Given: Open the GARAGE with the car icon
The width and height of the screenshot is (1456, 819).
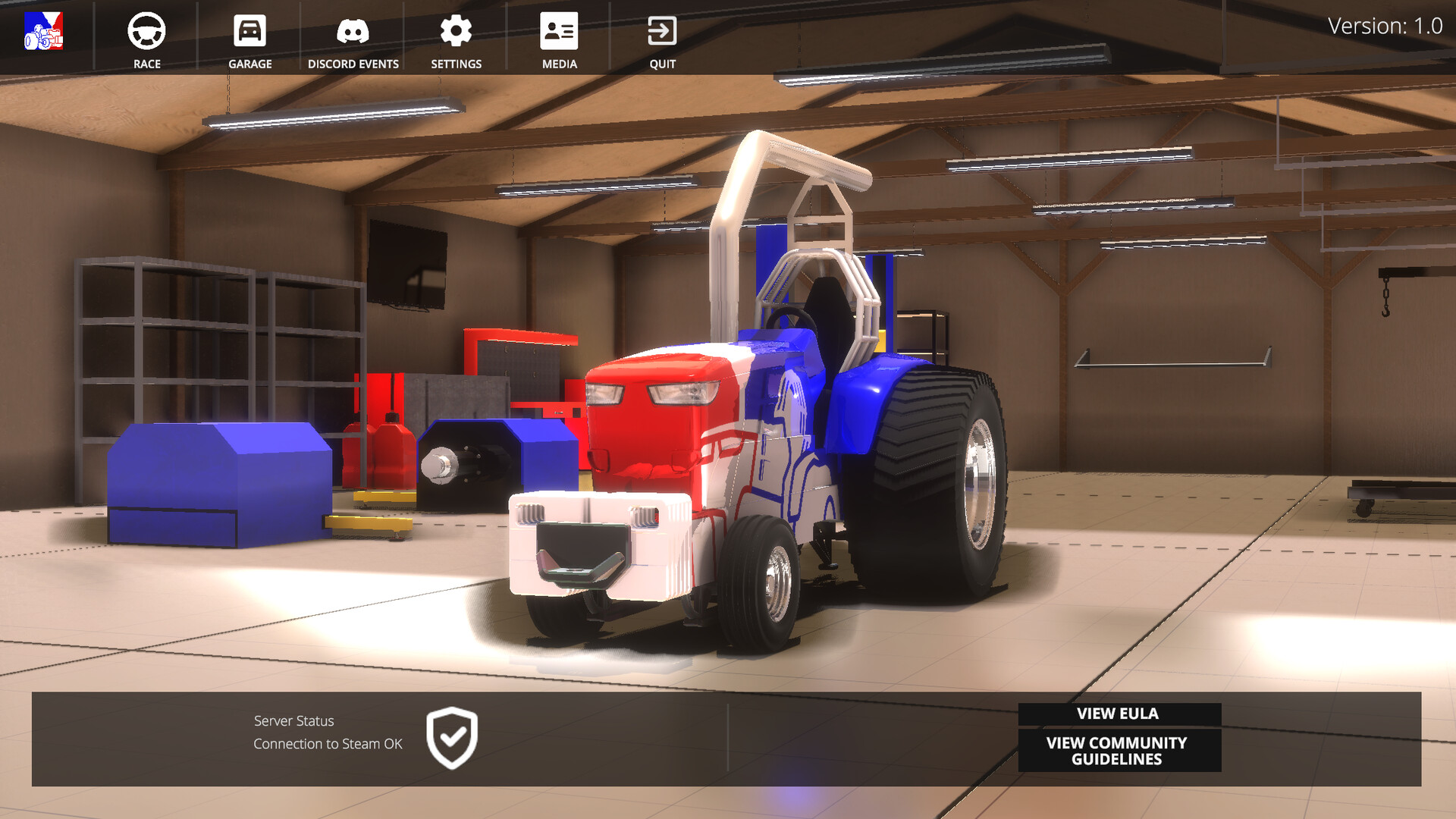Looking at the screenshot, I should click(249, 32).
